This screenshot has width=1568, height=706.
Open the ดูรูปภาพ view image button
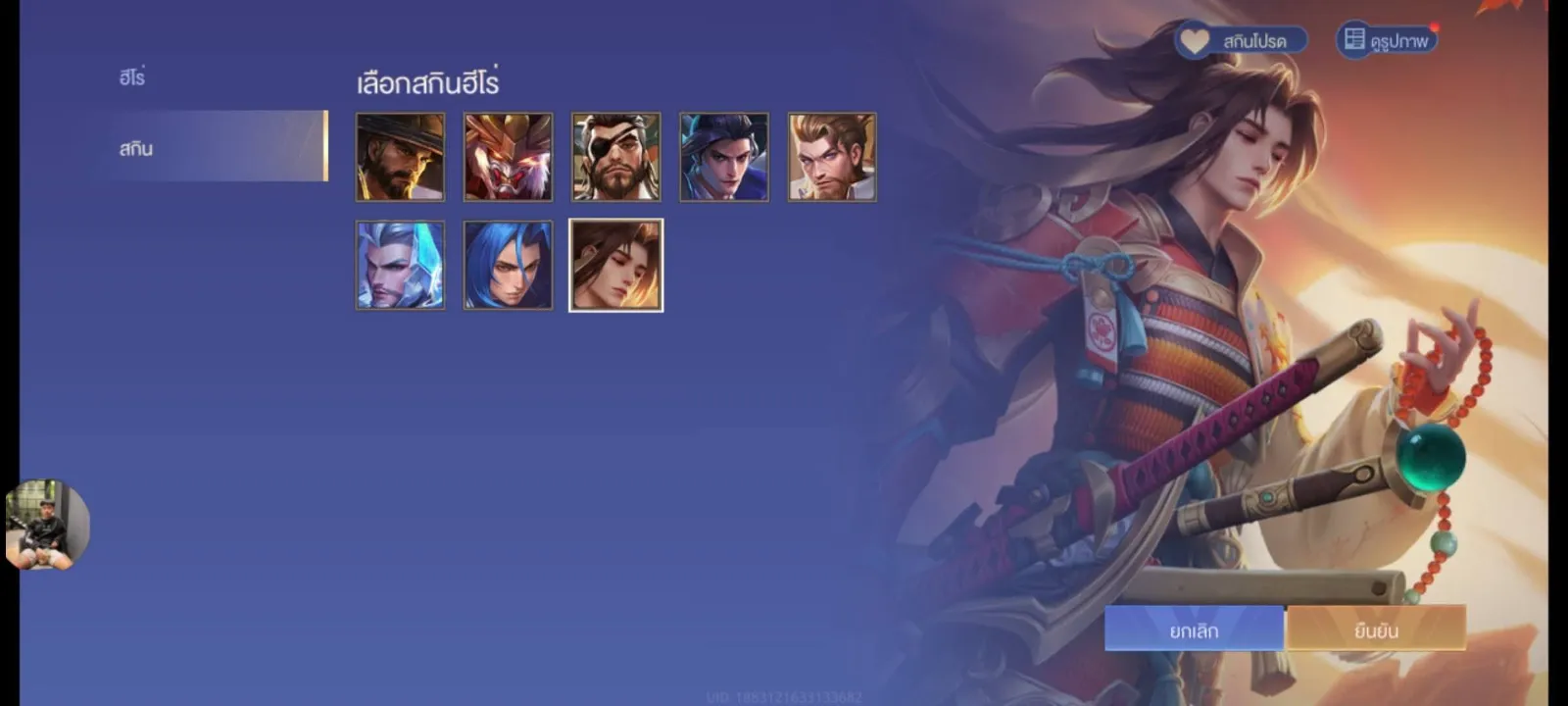(1387, 40)
